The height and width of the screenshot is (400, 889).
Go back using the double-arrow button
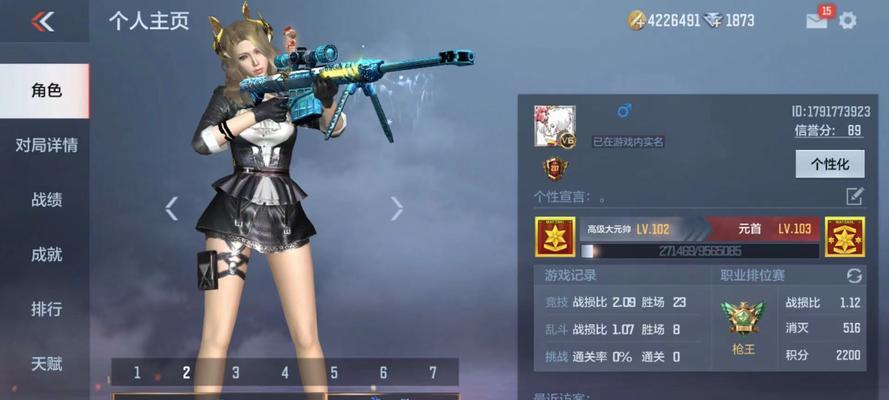pos(42,22)
